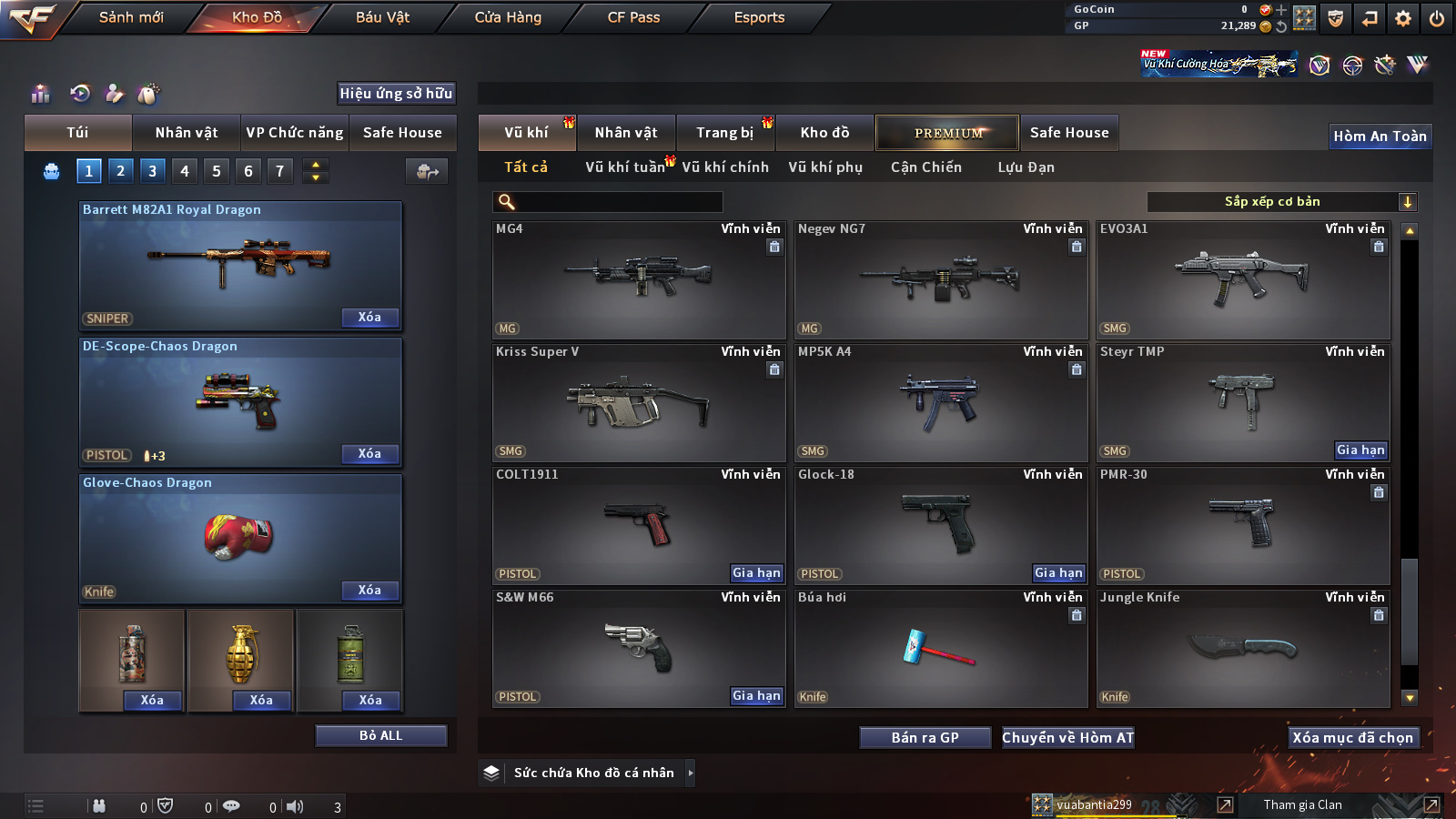Click Xóa mục đã chọn button
Screen dimensions: 1456x819
click(1352, 738)
